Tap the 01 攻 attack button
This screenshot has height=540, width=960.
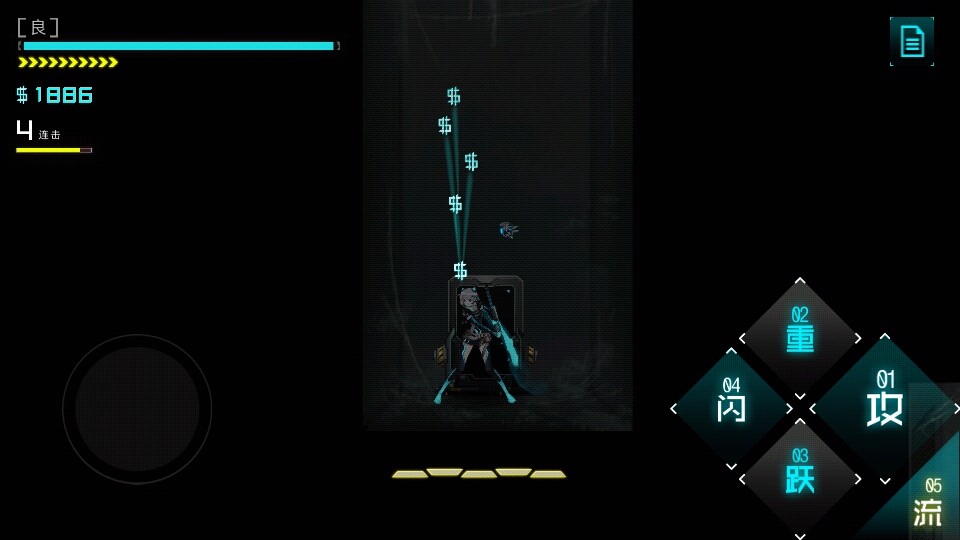[x=882, y=405]
